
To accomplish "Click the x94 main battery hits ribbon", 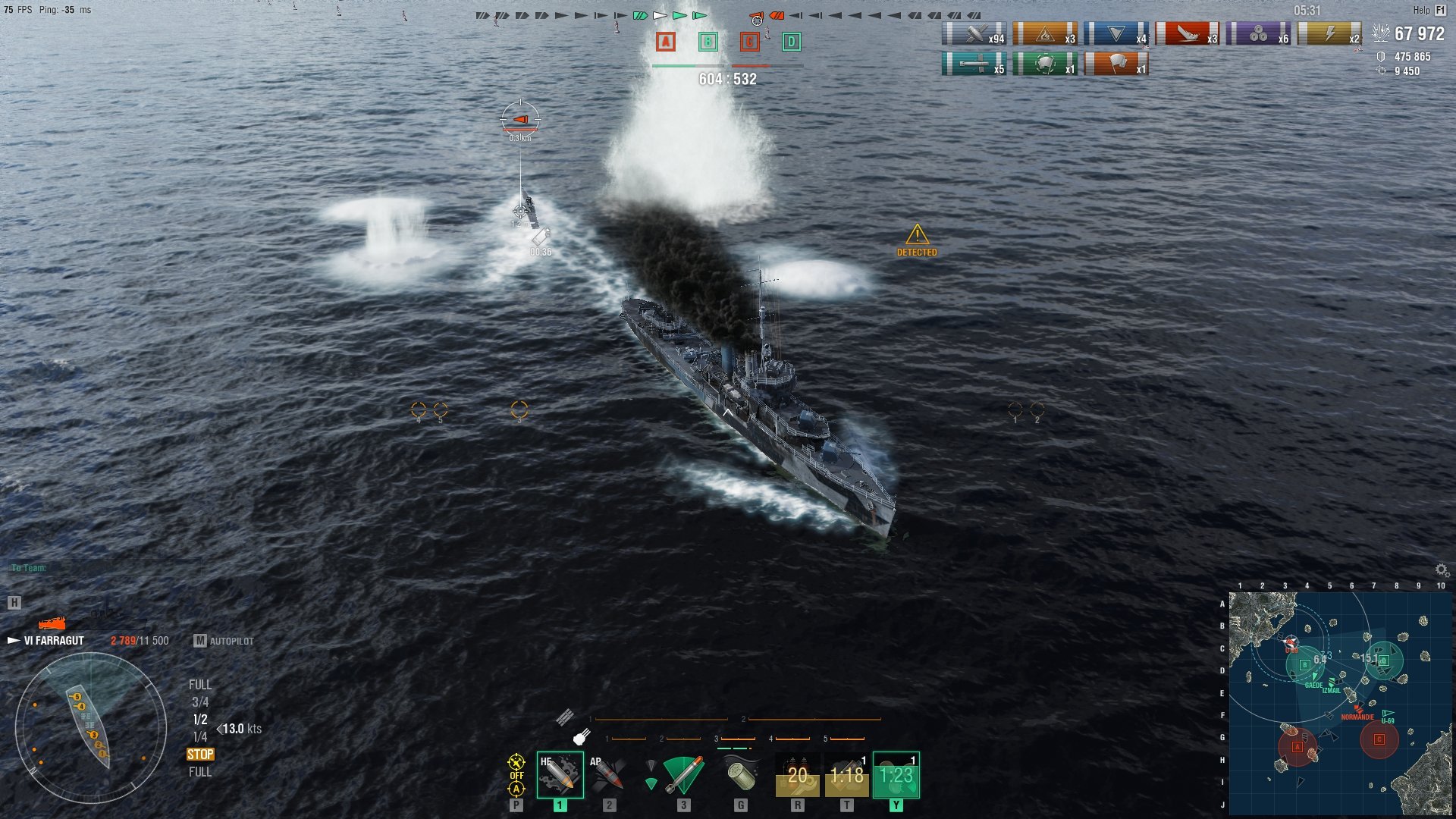I will (974, 34).
